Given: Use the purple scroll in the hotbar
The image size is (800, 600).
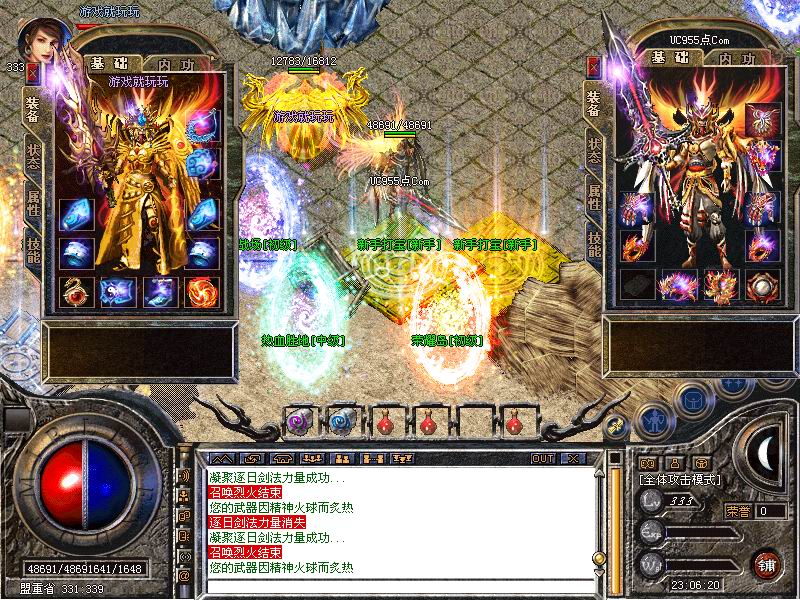Looking at the screenshot, I should (x=298, y=422).
